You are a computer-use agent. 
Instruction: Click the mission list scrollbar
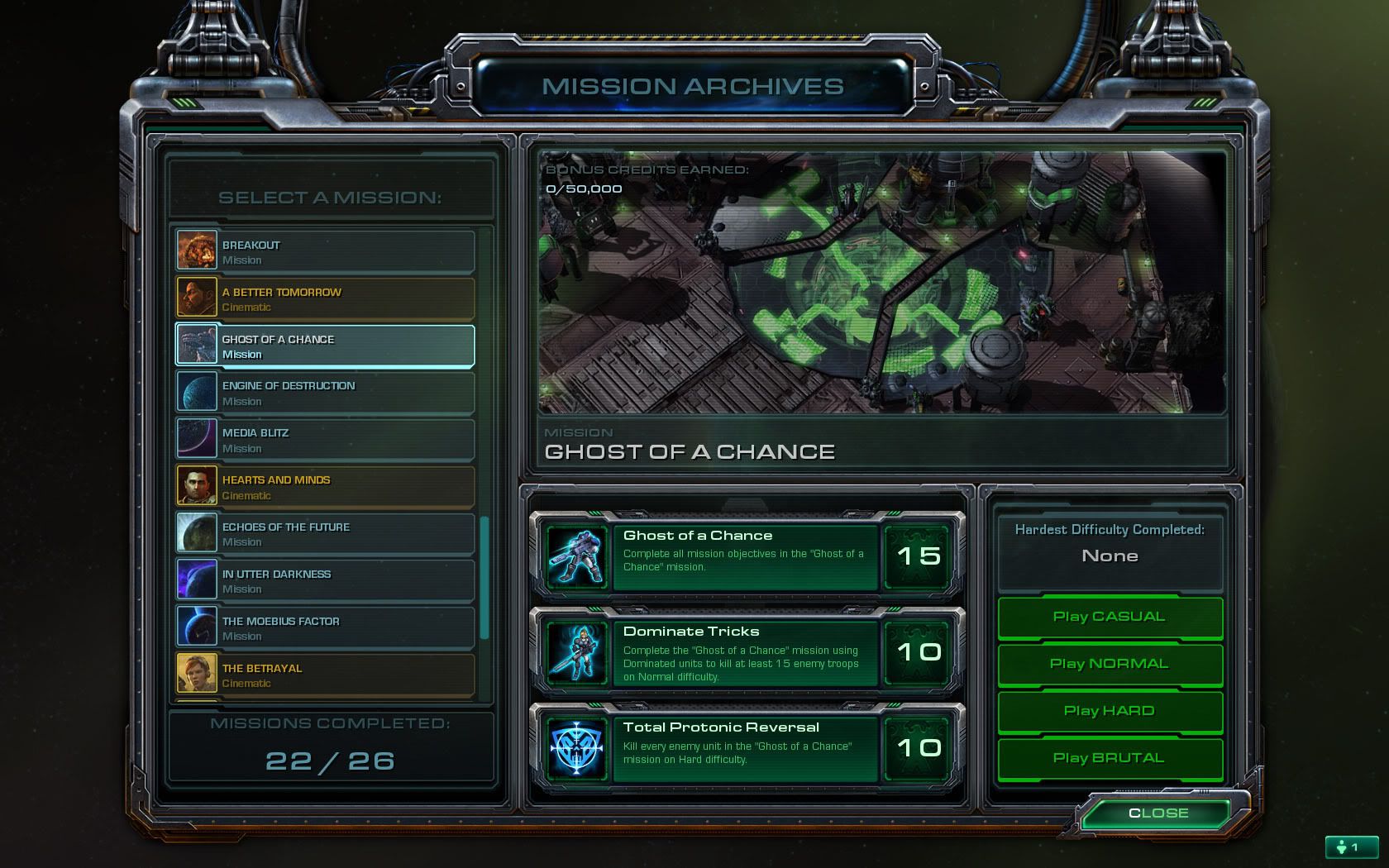coord(484,577)
